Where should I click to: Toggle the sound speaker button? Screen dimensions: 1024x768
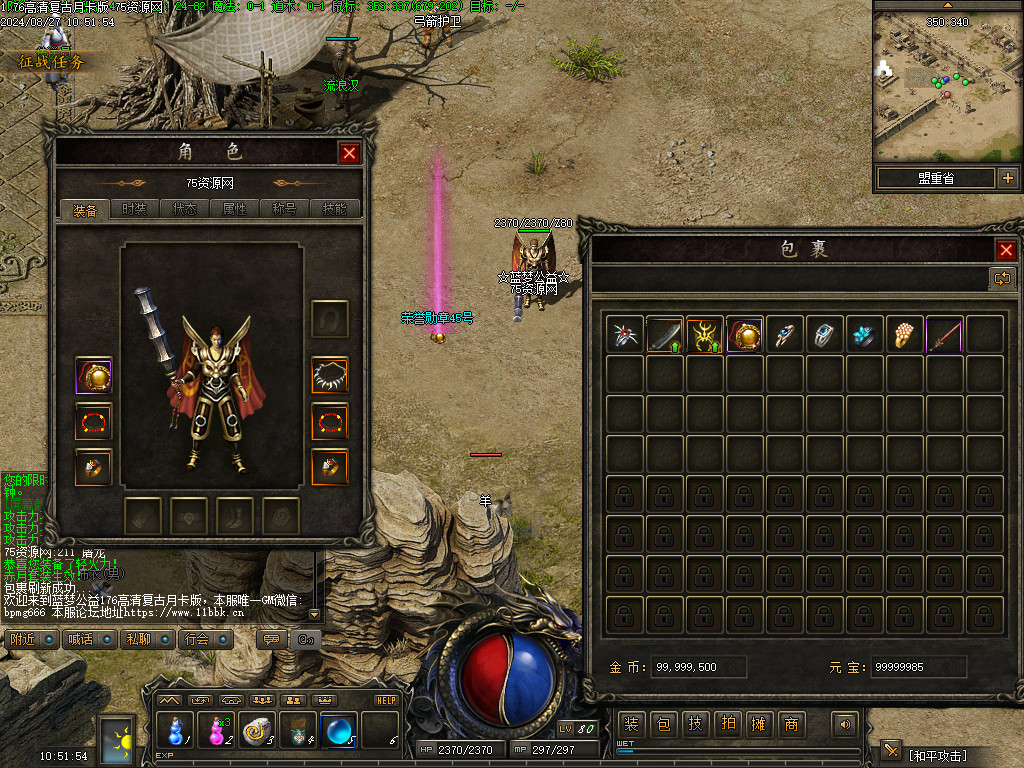(846, 724)
